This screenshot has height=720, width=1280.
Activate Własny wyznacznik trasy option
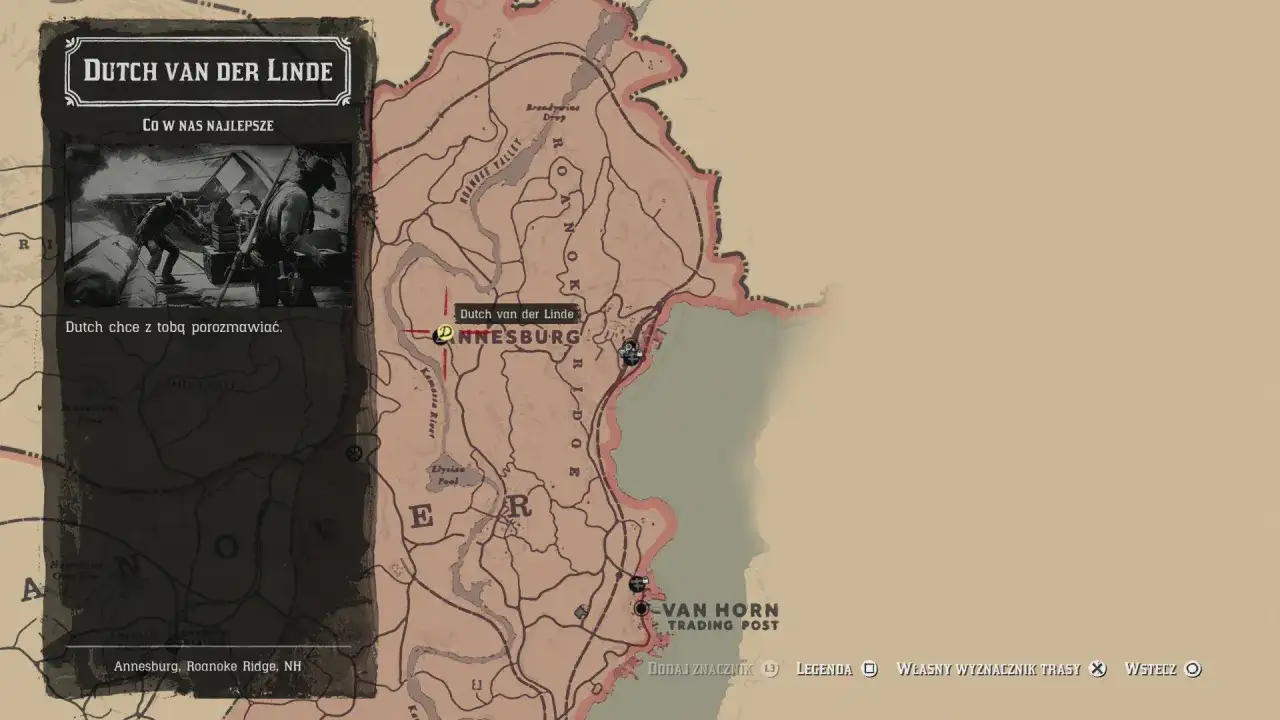[989, 669]
